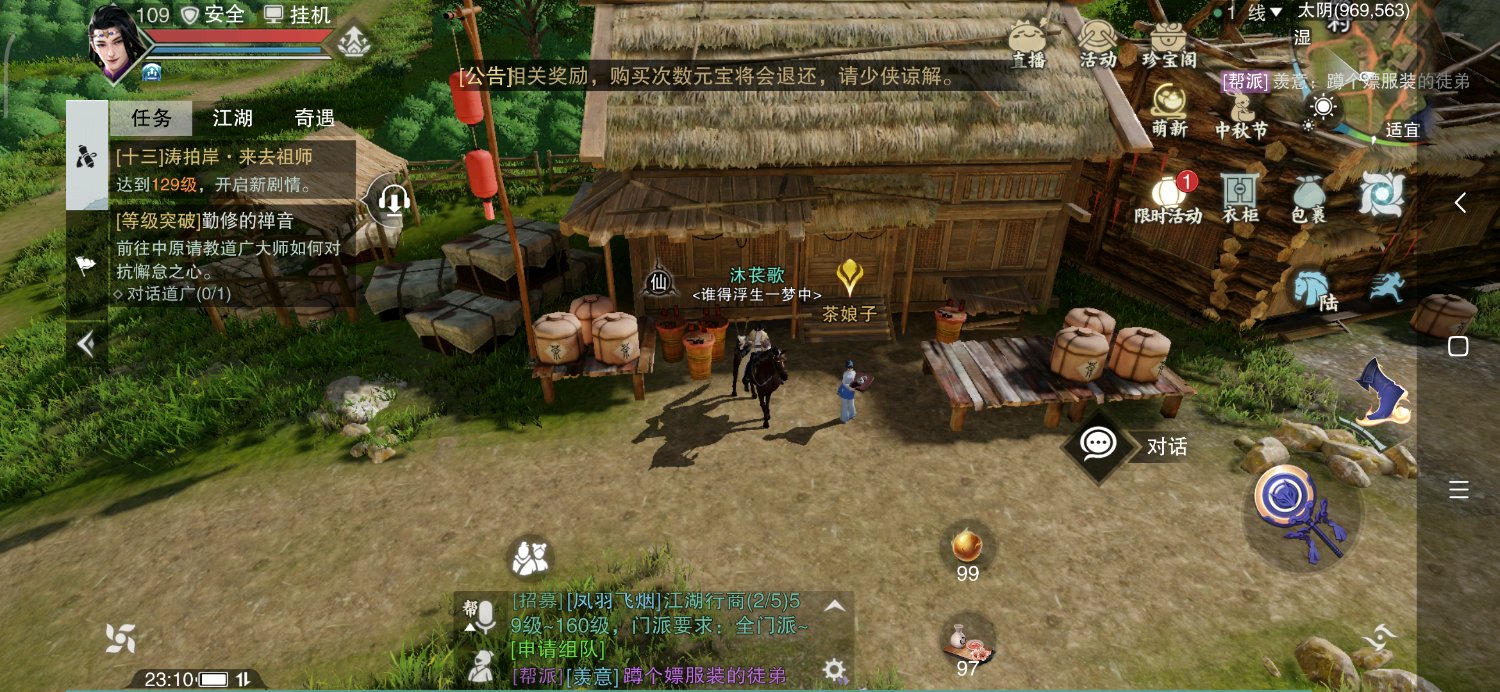Open the chat settings gear
This screenshot has height=692, width=1500.
pos(833,669)
